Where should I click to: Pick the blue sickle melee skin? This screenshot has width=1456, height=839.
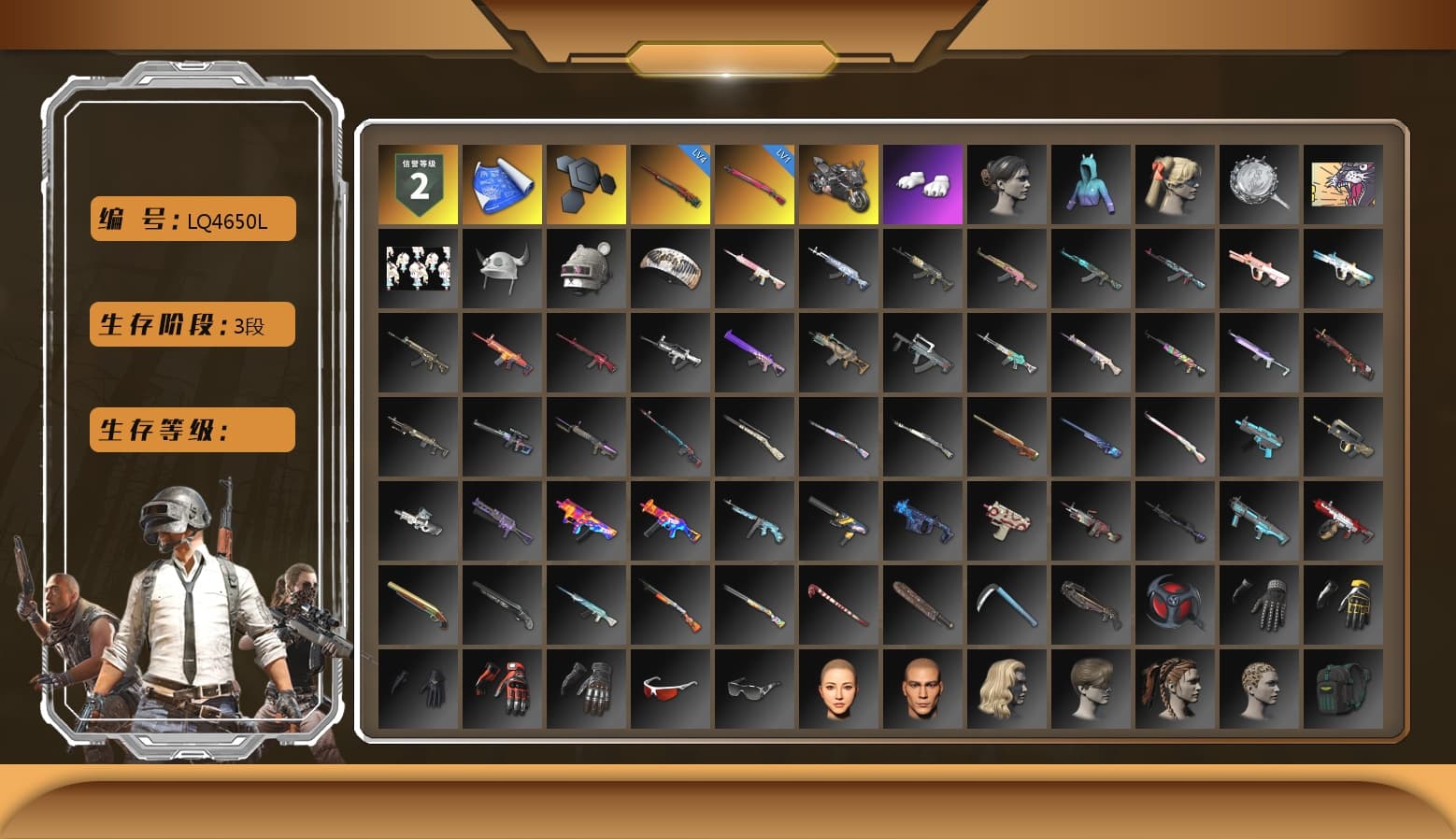point(1006,603)
